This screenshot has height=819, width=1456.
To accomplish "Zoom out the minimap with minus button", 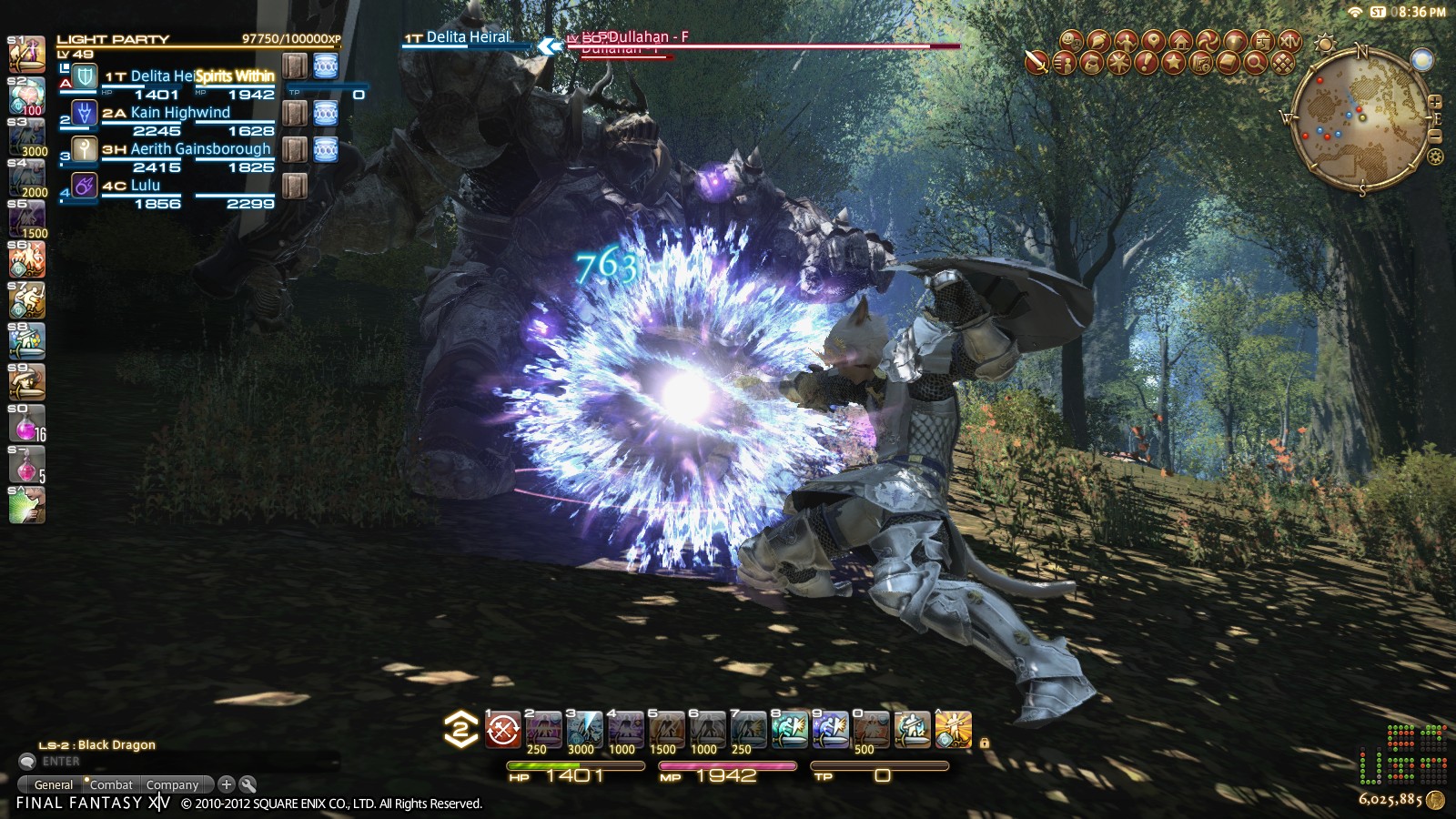I will 1435,136.
